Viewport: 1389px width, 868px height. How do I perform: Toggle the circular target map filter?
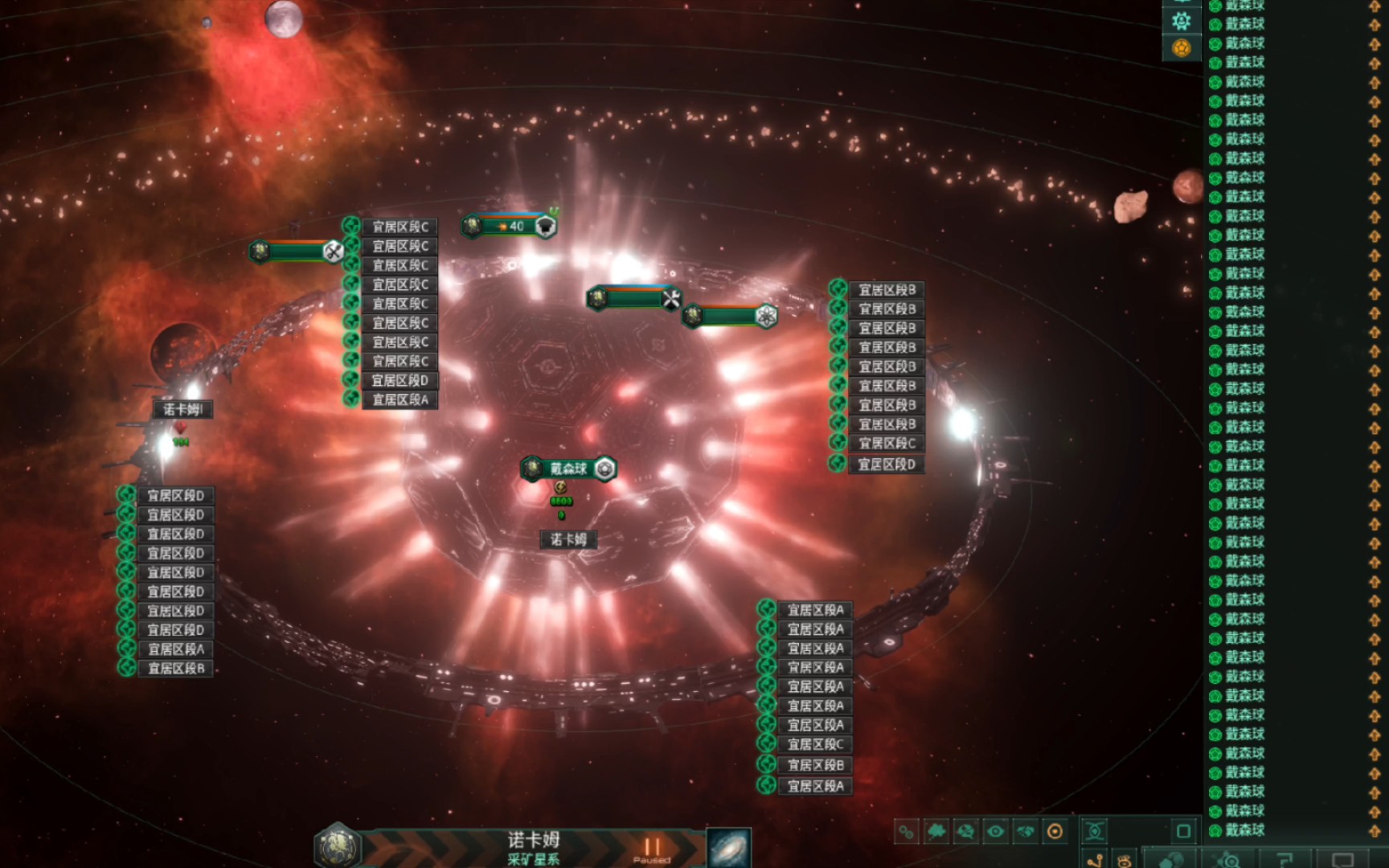(x=1055, y=832)
